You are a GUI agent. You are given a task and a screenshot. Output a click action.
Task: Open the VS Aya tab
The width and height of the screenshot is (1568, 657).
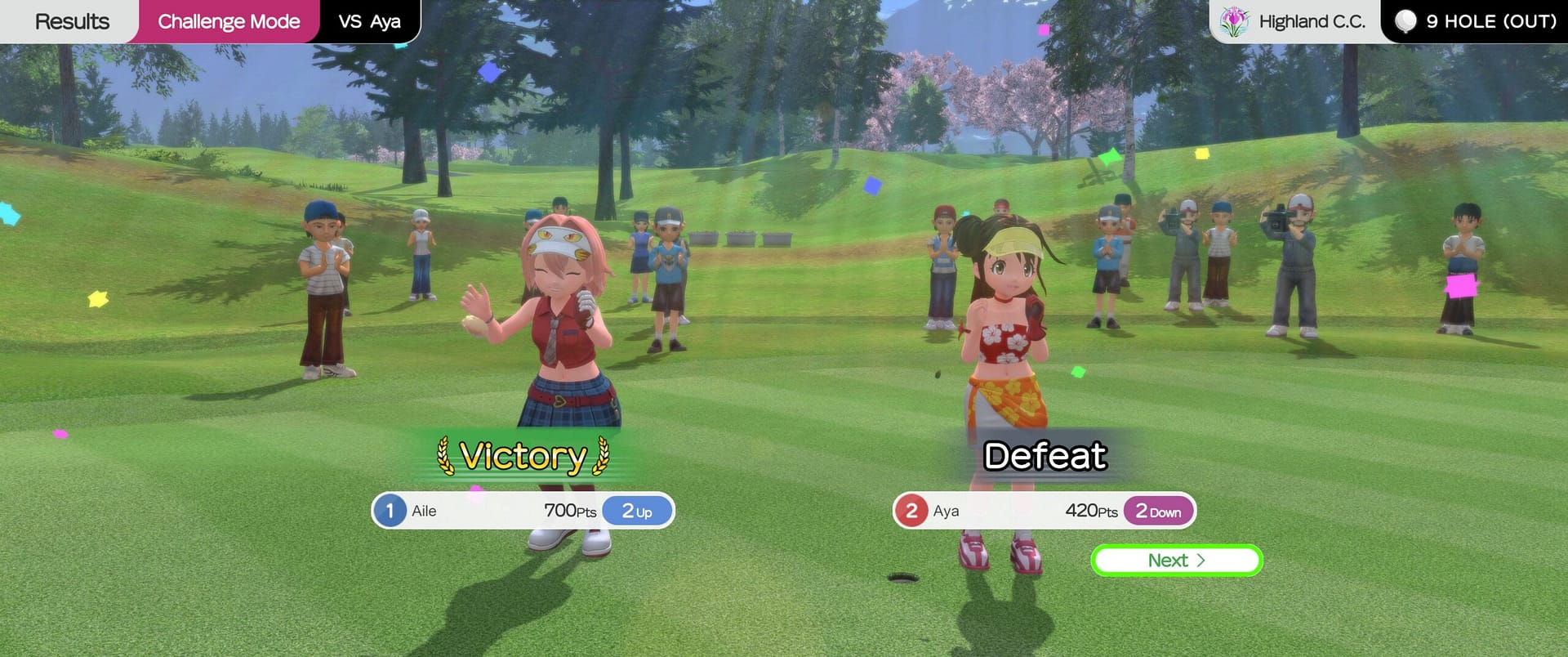pyautogui.click(x=369, y=21)
